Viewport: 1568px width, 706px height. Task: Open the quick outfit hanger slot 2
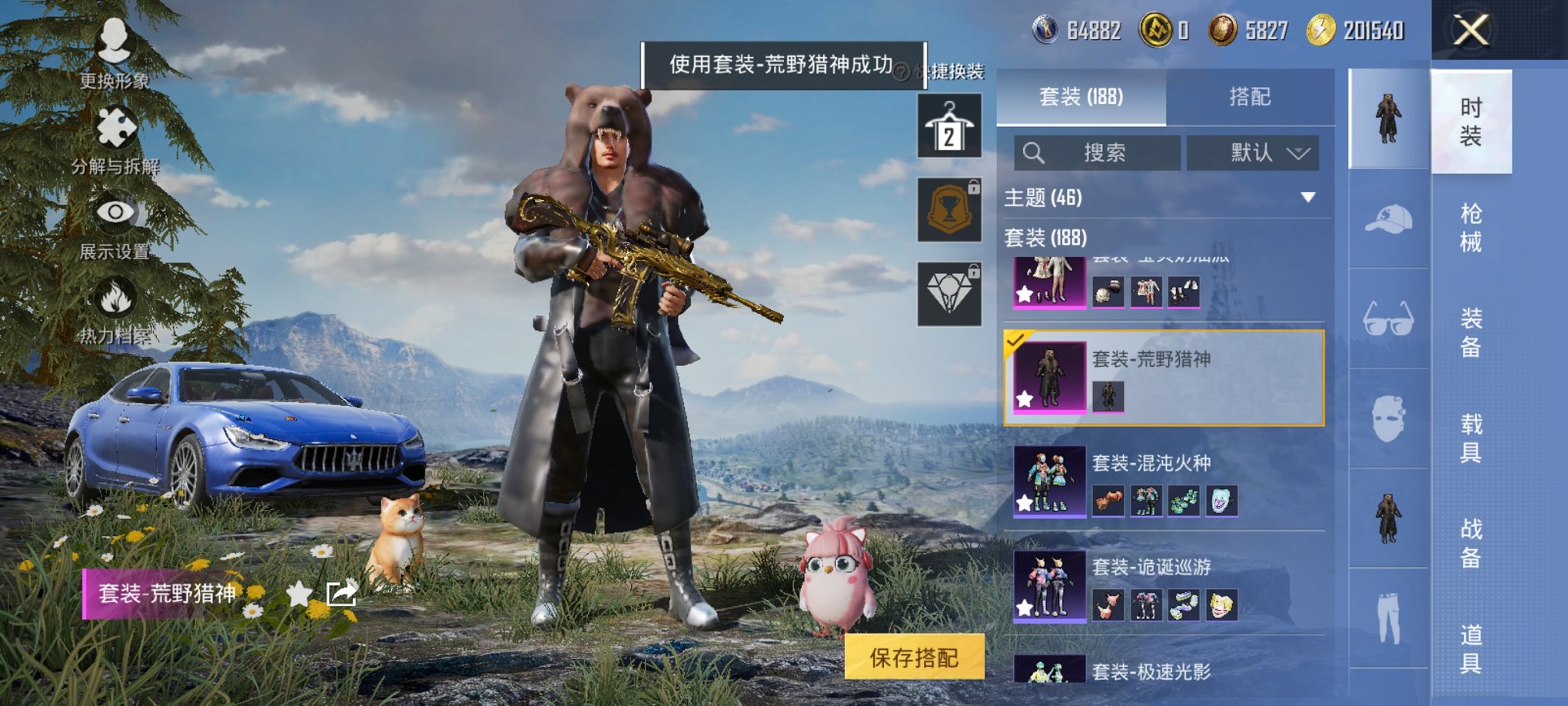pyautogui.click(x=949, y=125)
